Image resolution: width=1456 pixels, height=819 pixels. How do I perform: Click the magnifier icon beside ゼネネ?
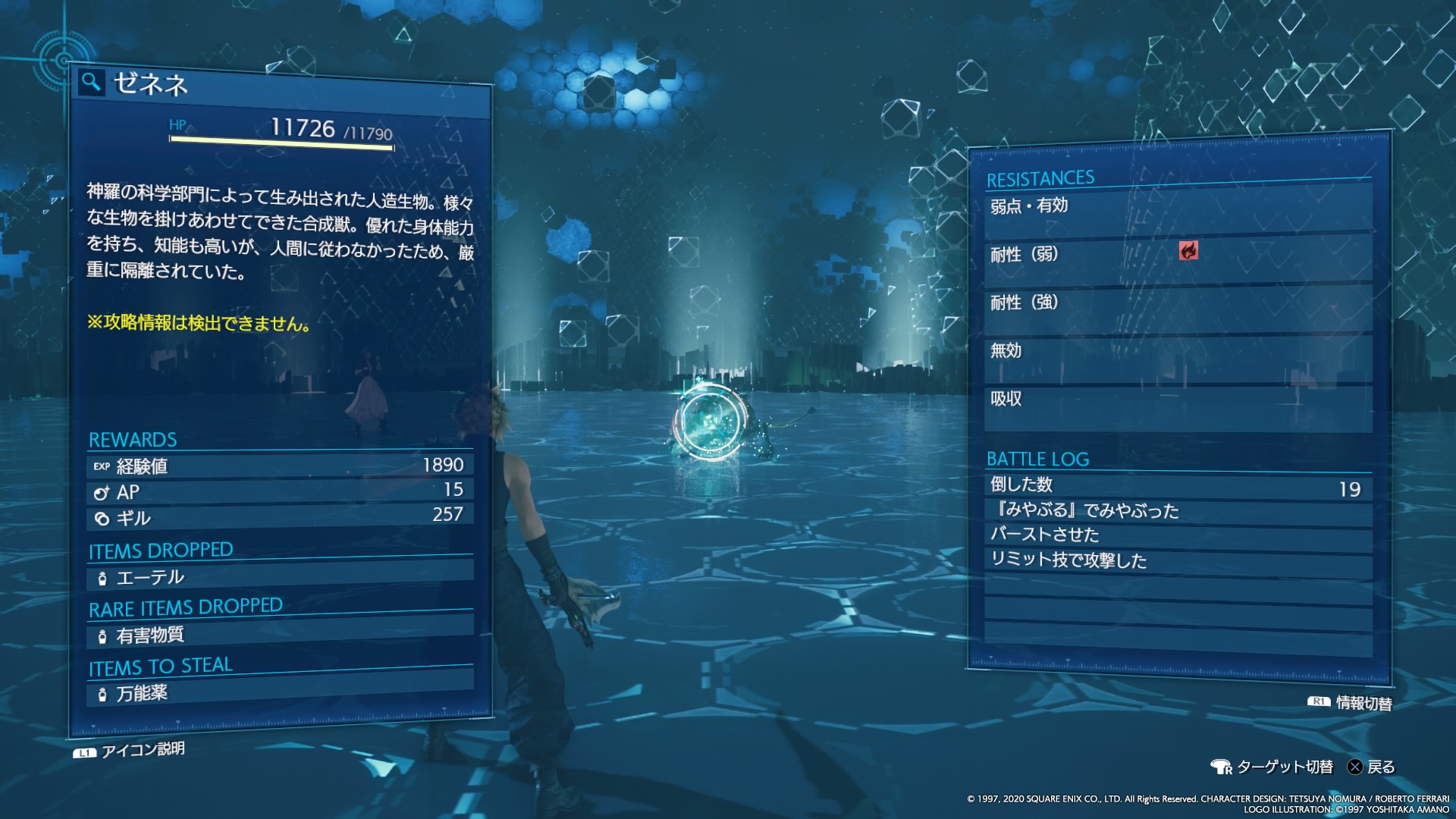click(x=91, y=82)
